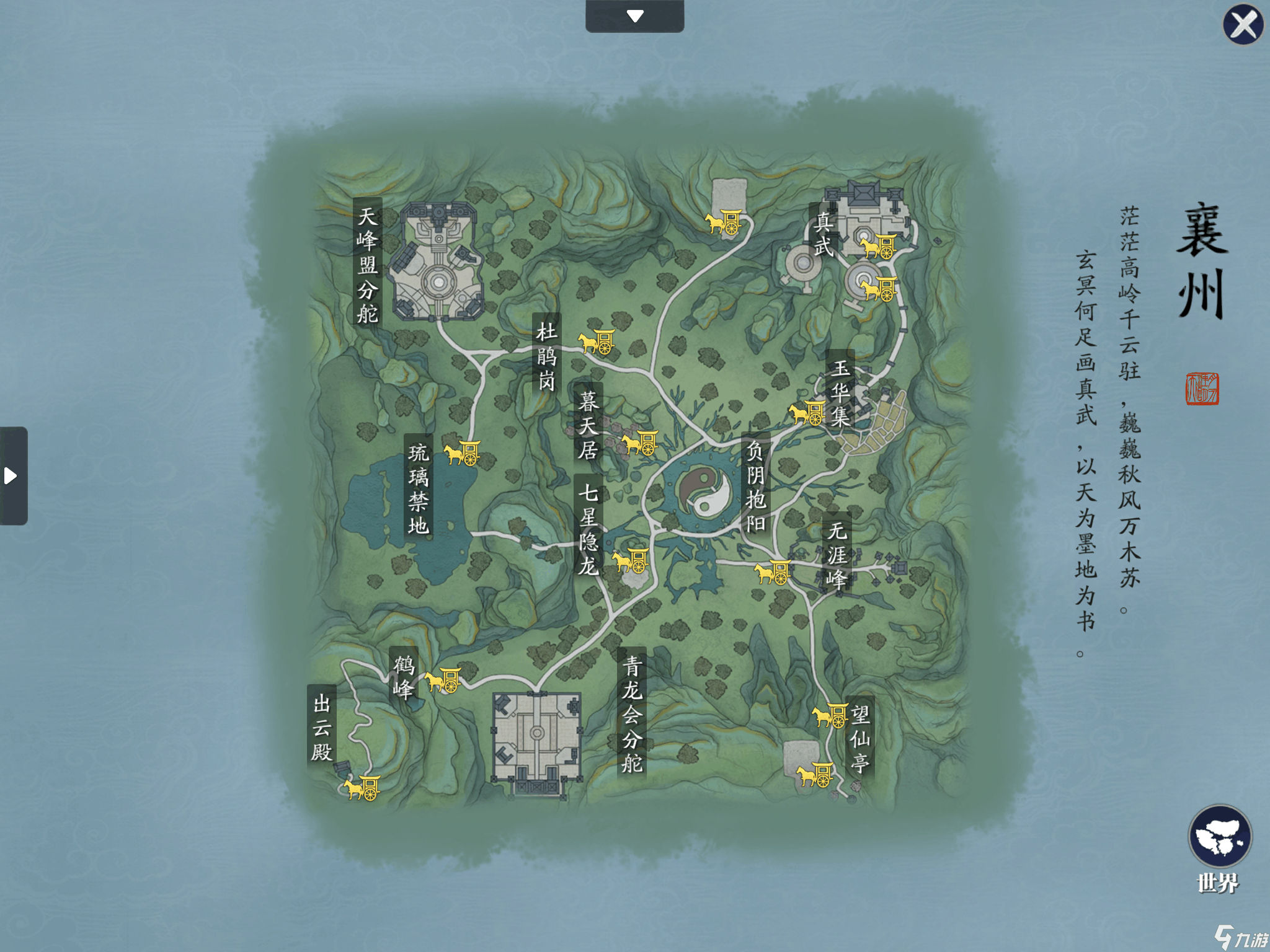Expand the top panel via the white down arrow
Viewport: 1270px width, 952px height.
tap(634, 16)
